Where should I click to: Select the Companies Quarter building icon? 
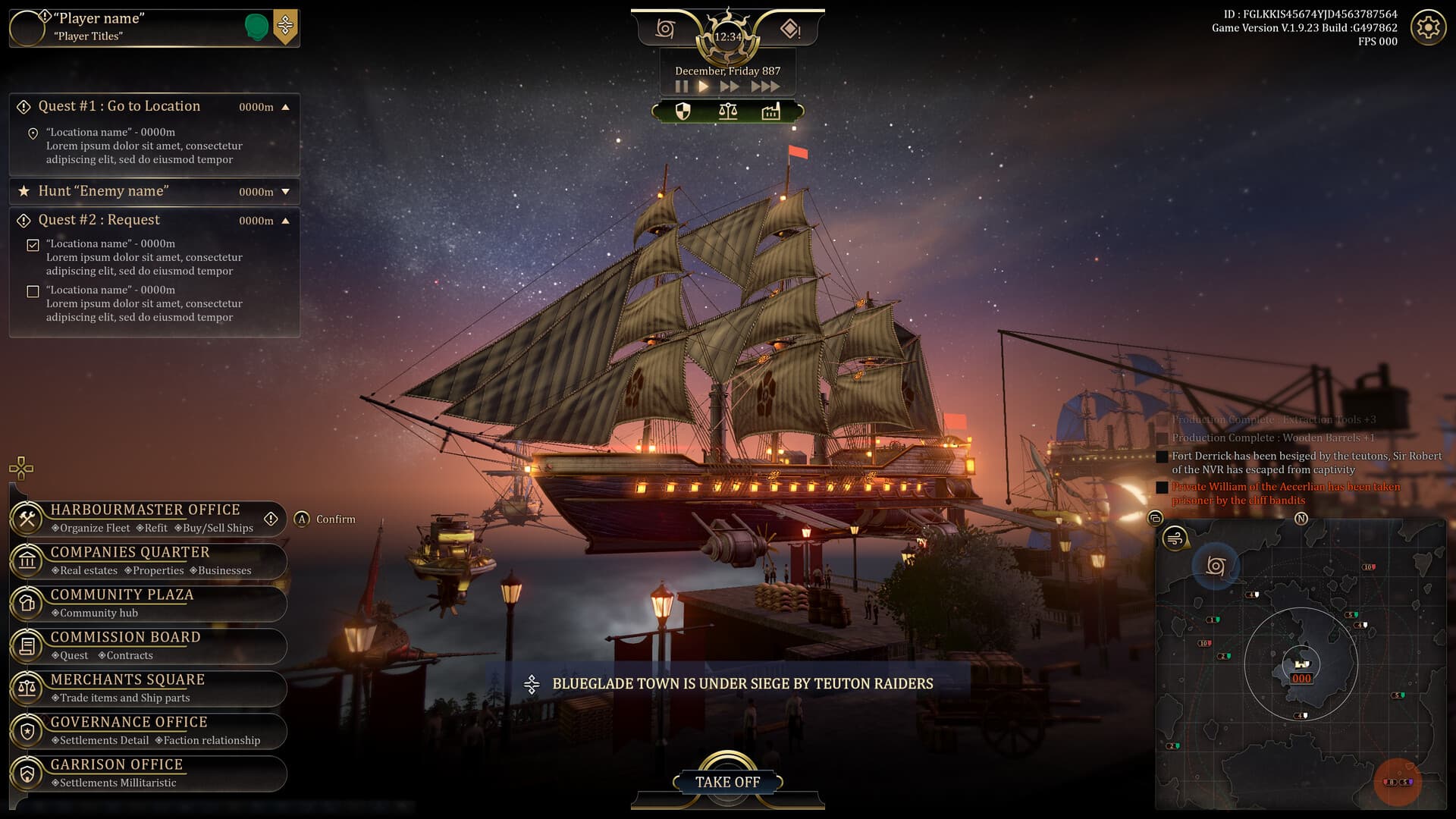coord(27,561)
